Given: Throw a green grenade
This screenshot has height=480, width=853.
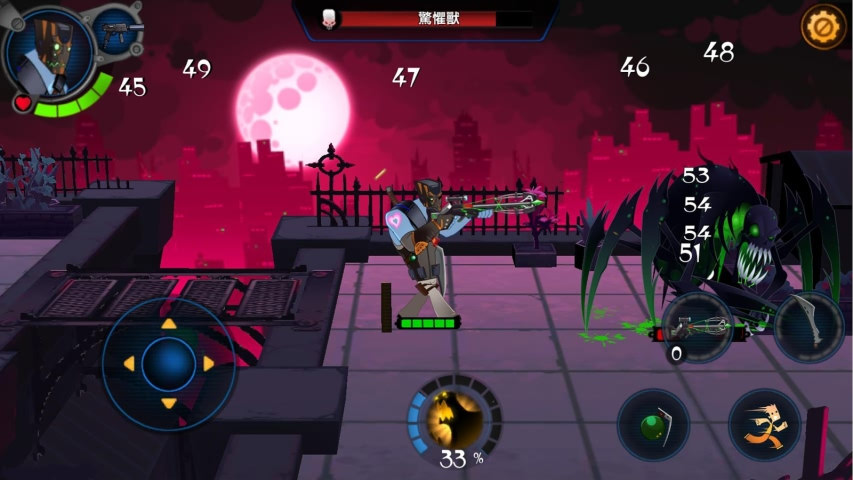Looking at the screenshot, I should (653, 425).
